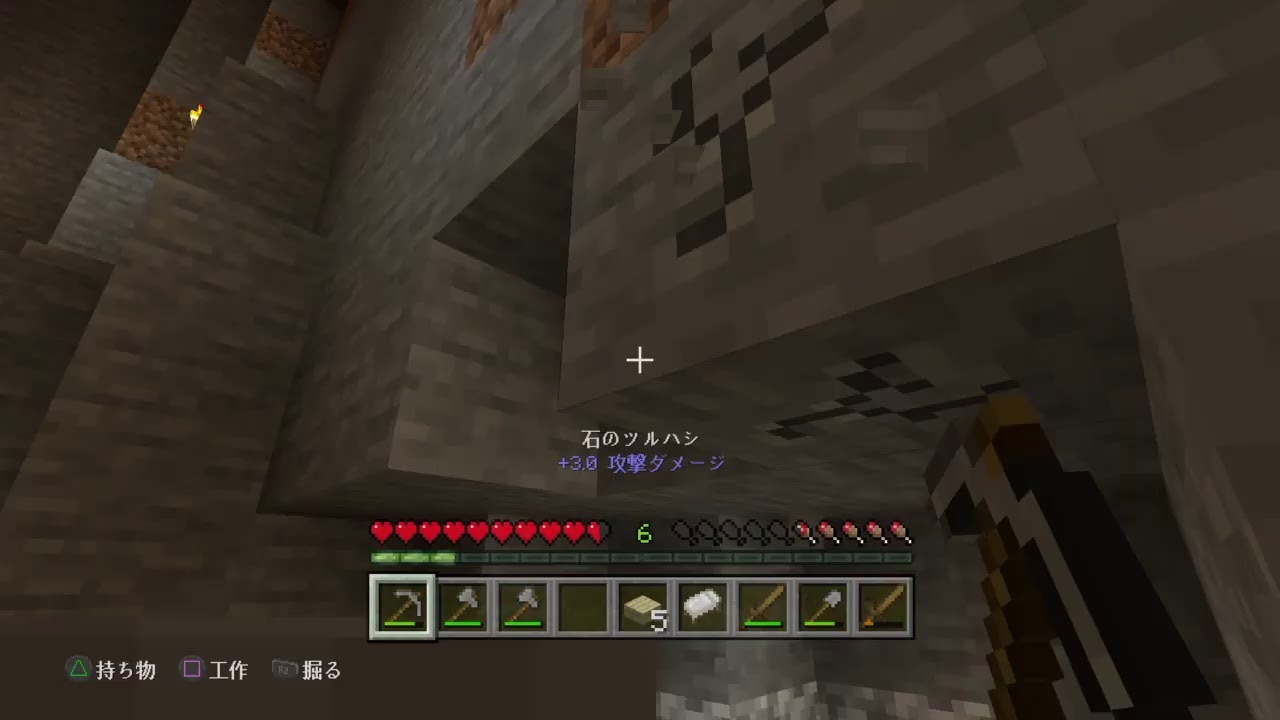The height and width of the screenshot is (720, 1280).
Task: Select the wooden planks stack showing 5
Action: point(640,605)
